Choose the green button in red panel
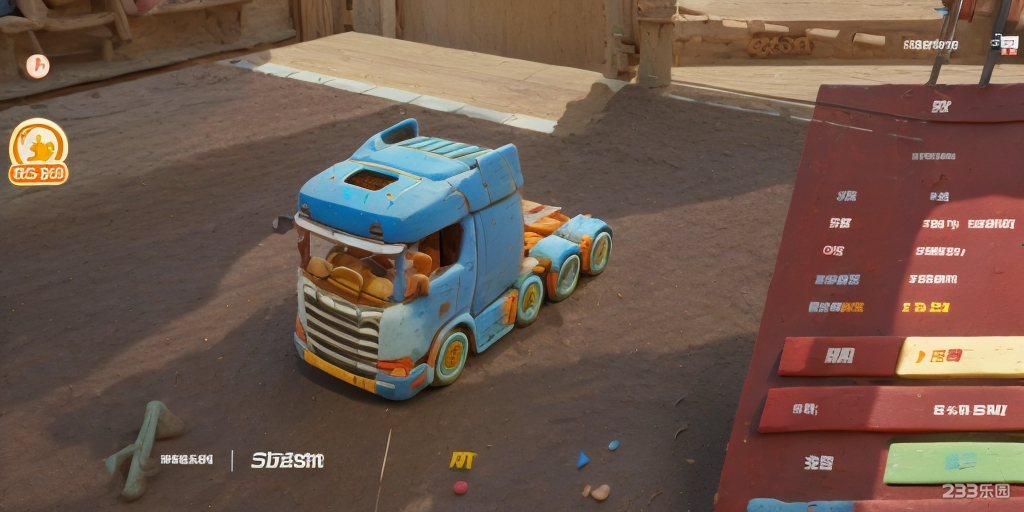1024x512 pixels. 954,462
